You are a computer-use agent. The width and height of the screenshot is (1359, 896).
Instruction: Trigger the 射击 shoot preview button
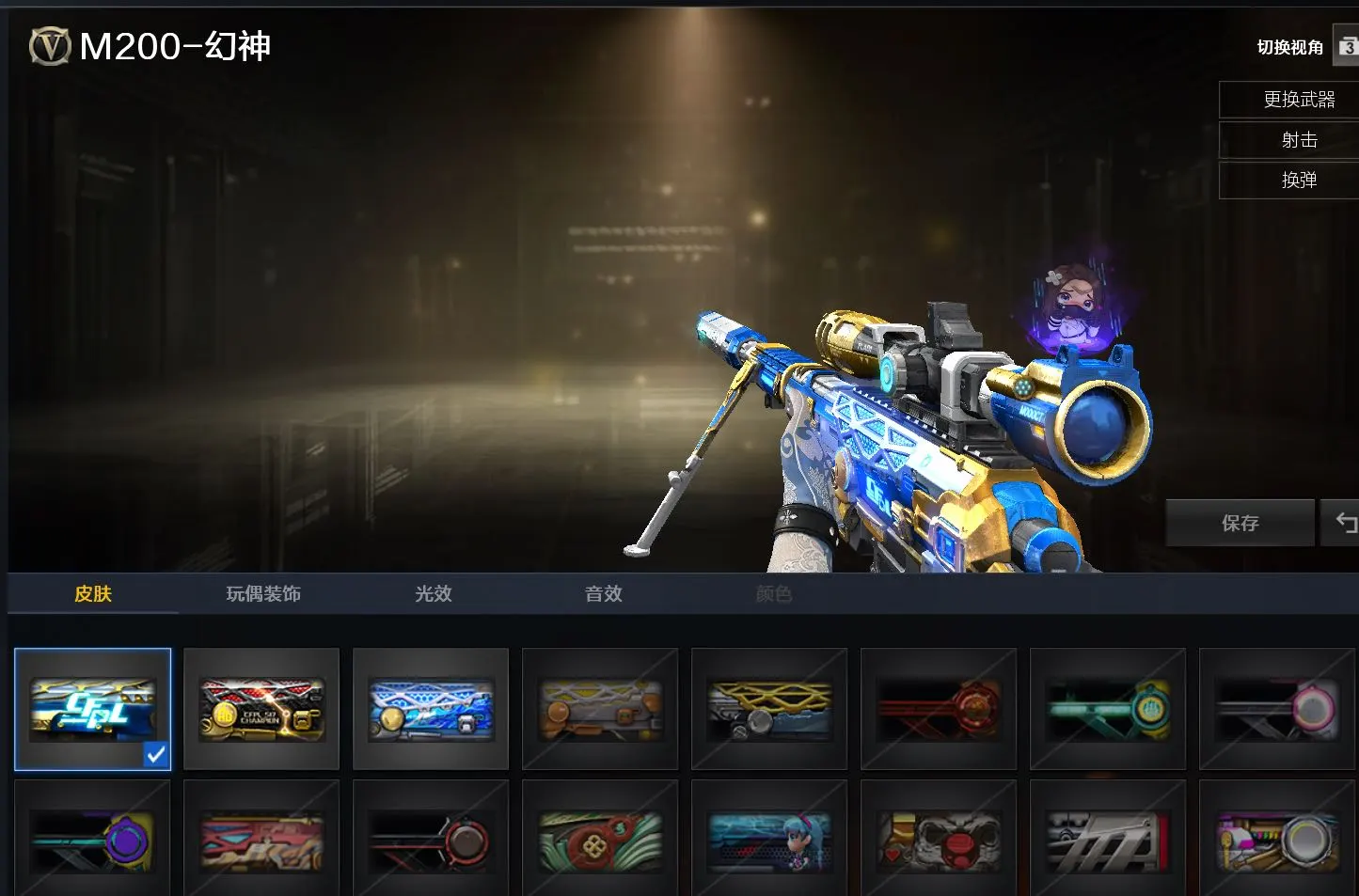(x=1299, y=140)
